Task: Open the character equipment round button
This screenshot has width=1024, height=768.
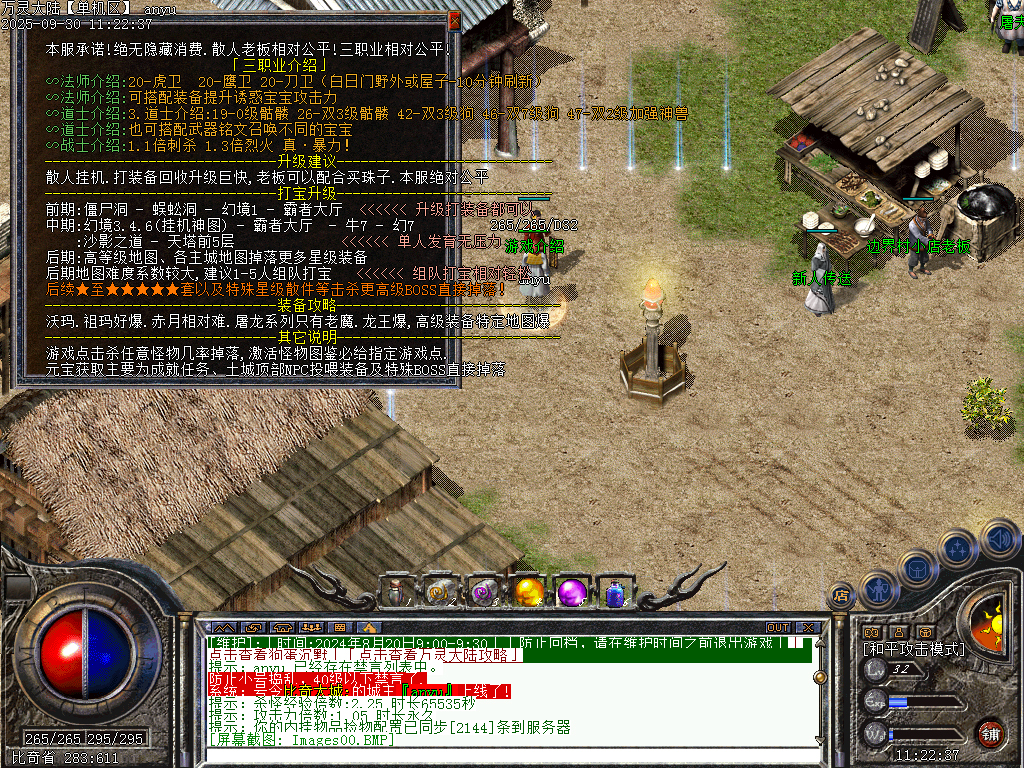Action: 878,589
